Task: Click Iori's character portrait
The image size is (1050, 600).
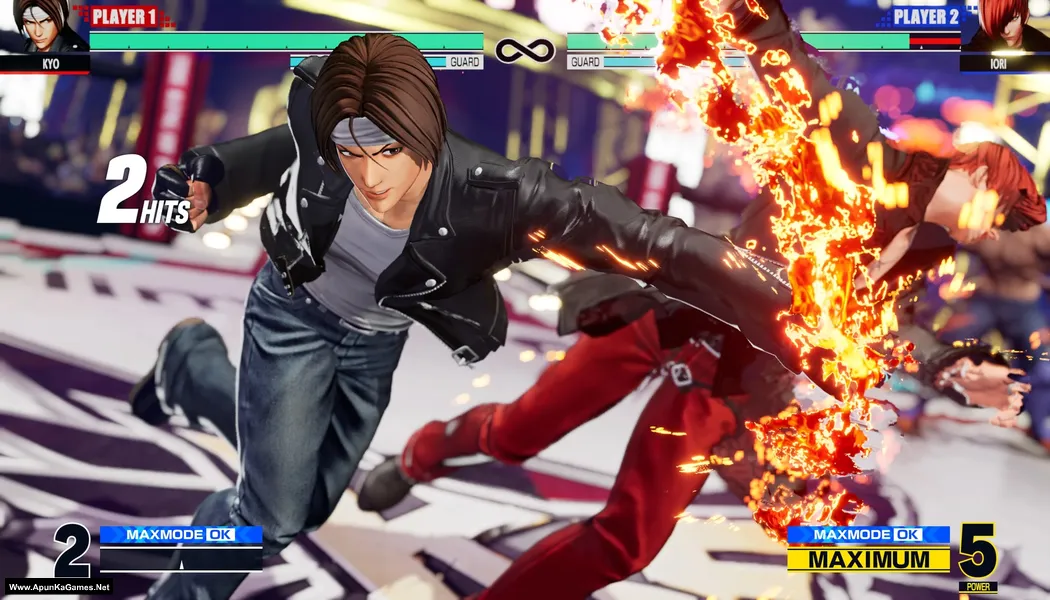Action: tap(1004, 27)
